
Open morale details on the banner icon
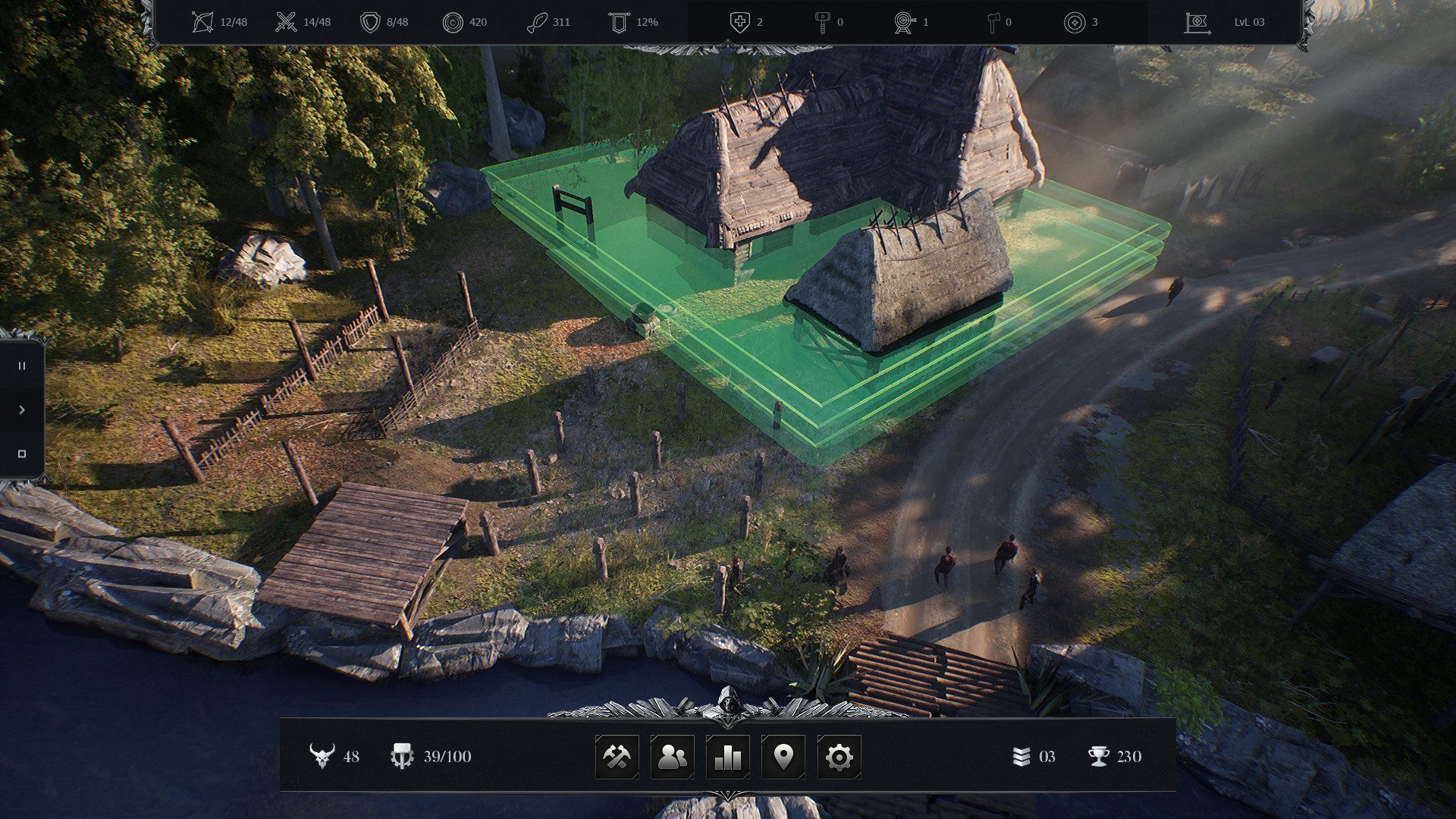[618, 21]
